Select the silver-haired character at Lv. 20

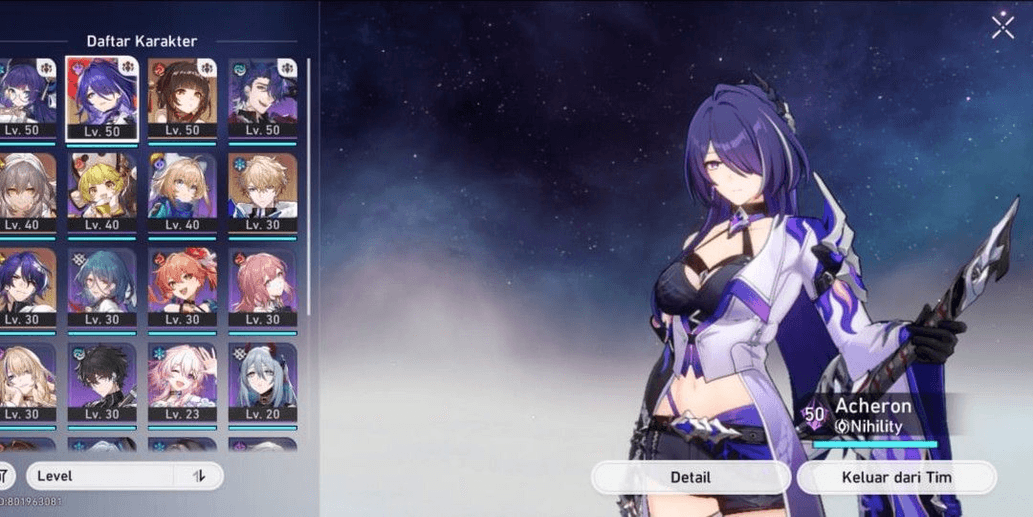[262, 381]
